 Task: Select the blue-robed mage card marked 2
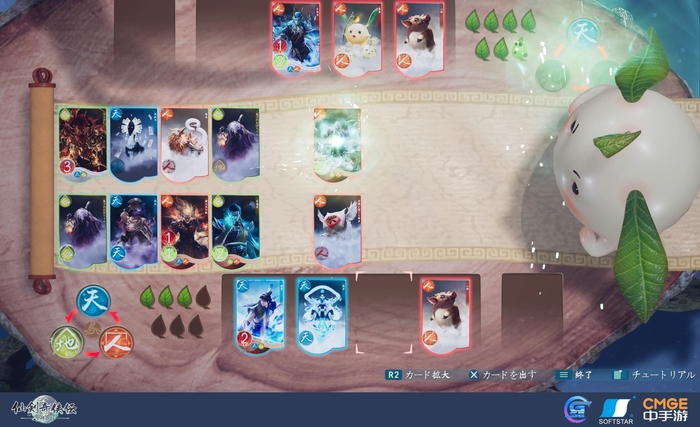235,231
